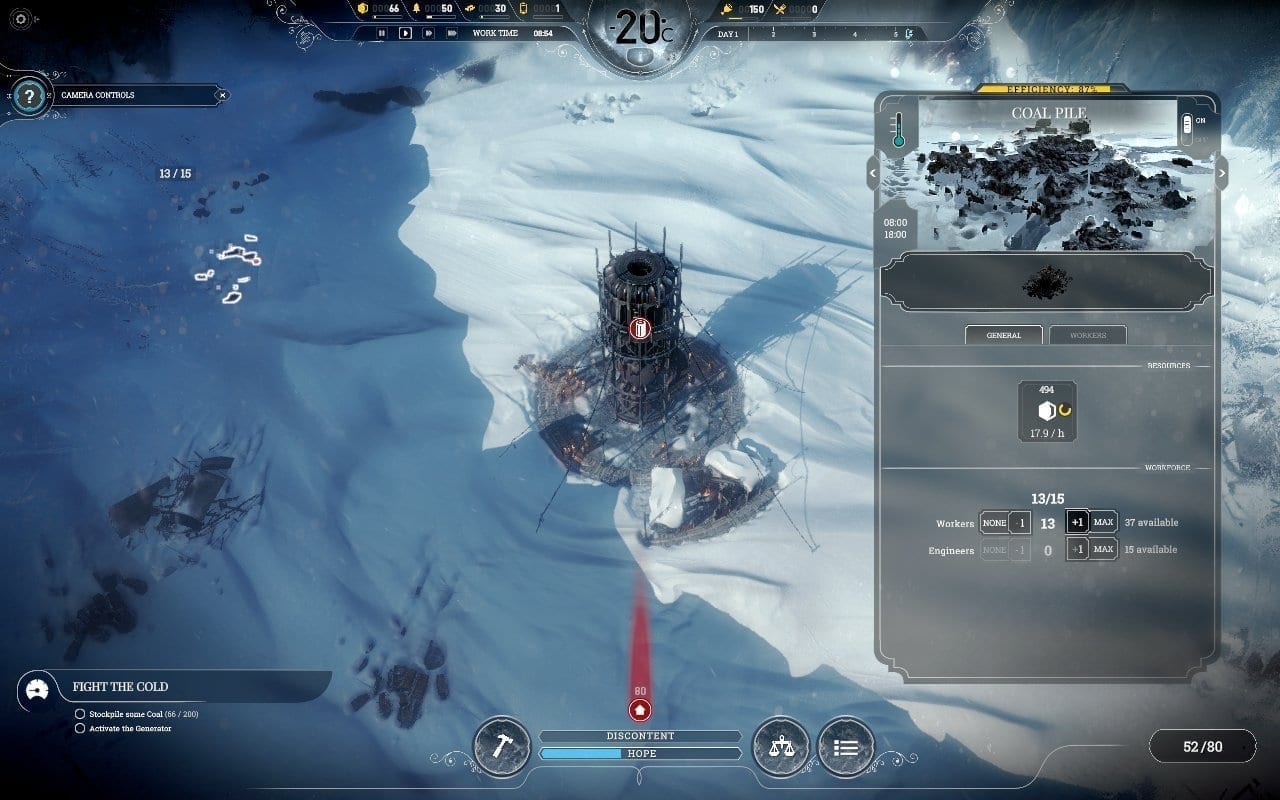Add one engineer to the Coal Pile

tap(1077, 549)
